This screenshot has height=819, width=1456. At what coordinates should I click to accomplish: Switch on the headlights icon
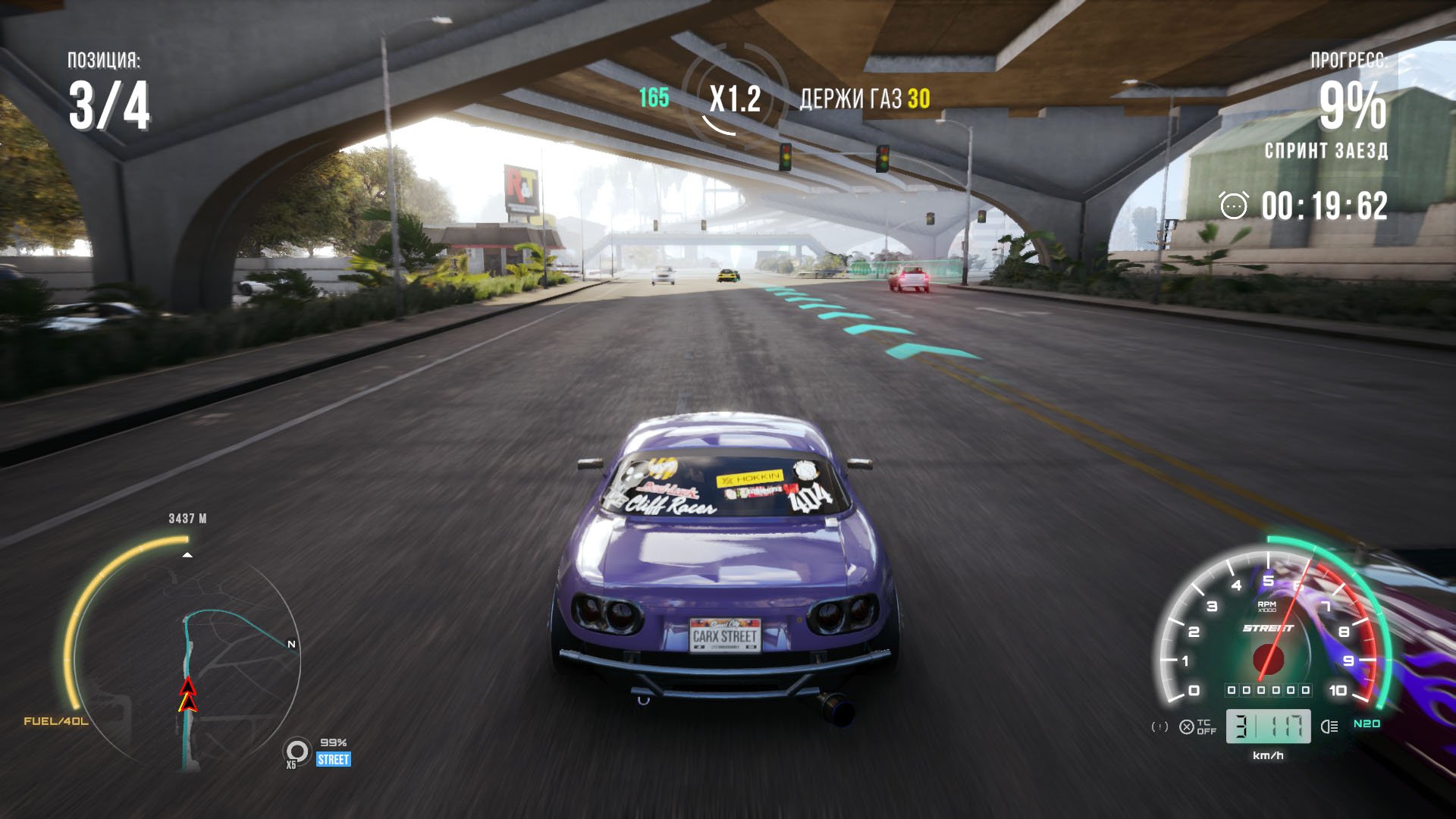[x=1329, y=726]
